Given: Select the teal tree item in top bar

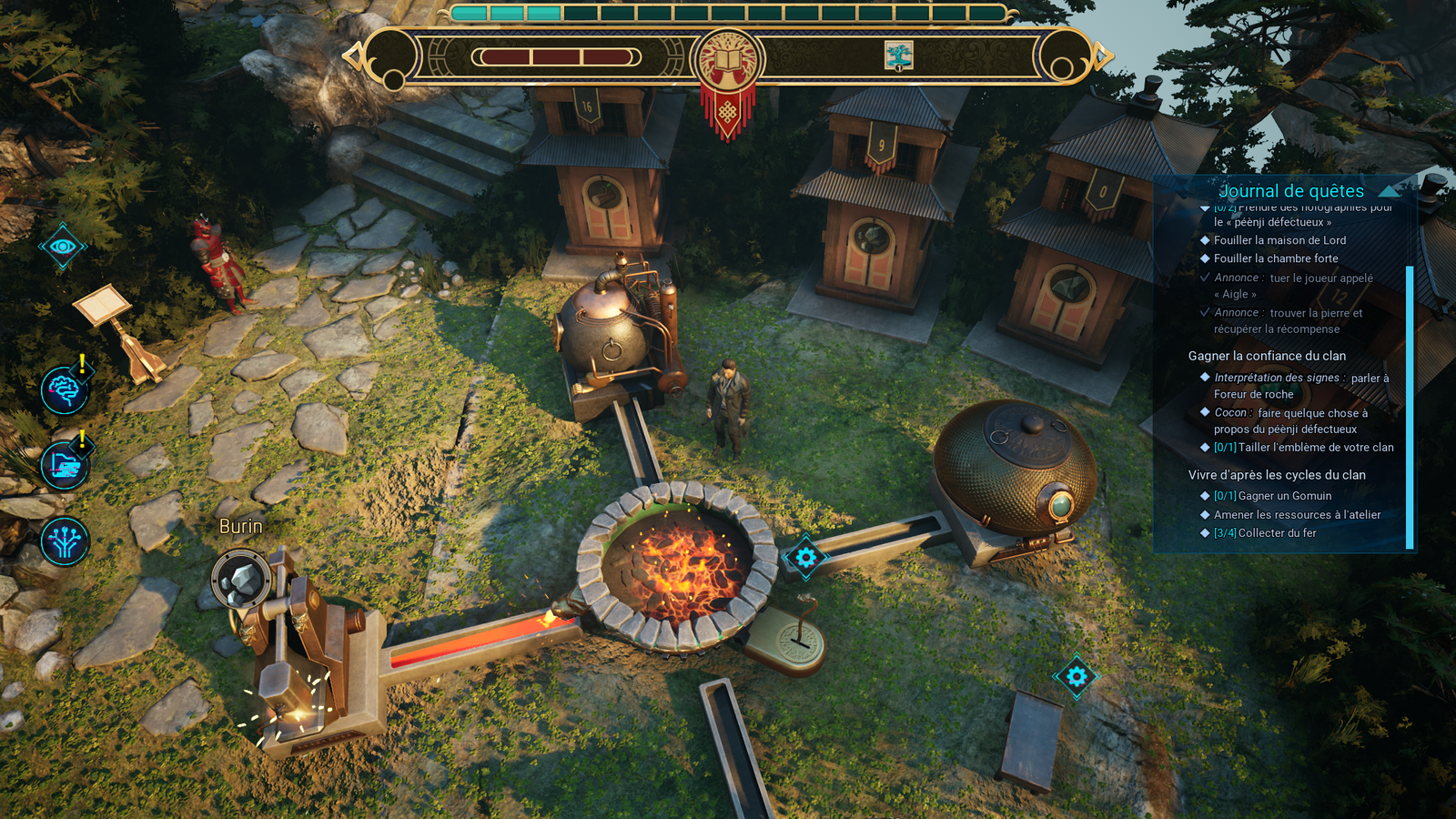Looking at the screenshot, I should (898, 56).
